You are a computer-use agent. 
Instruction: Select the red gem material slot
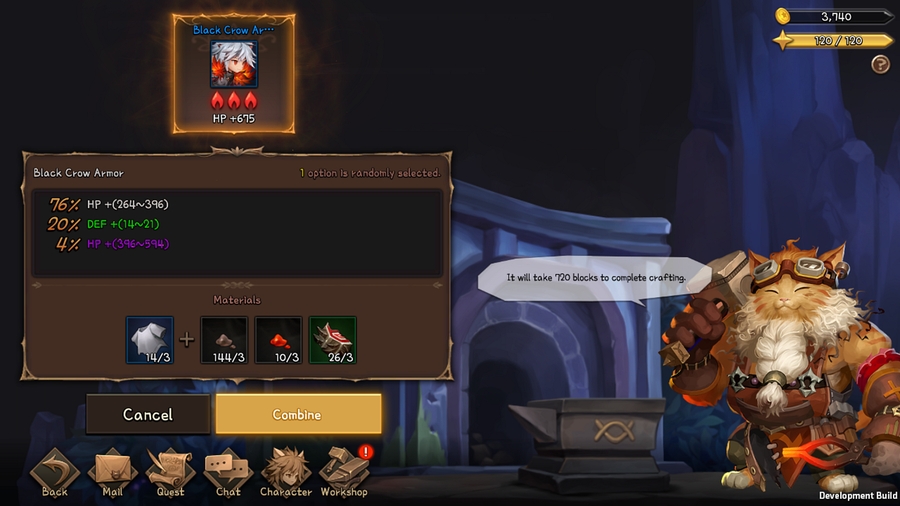click(278, 340)
